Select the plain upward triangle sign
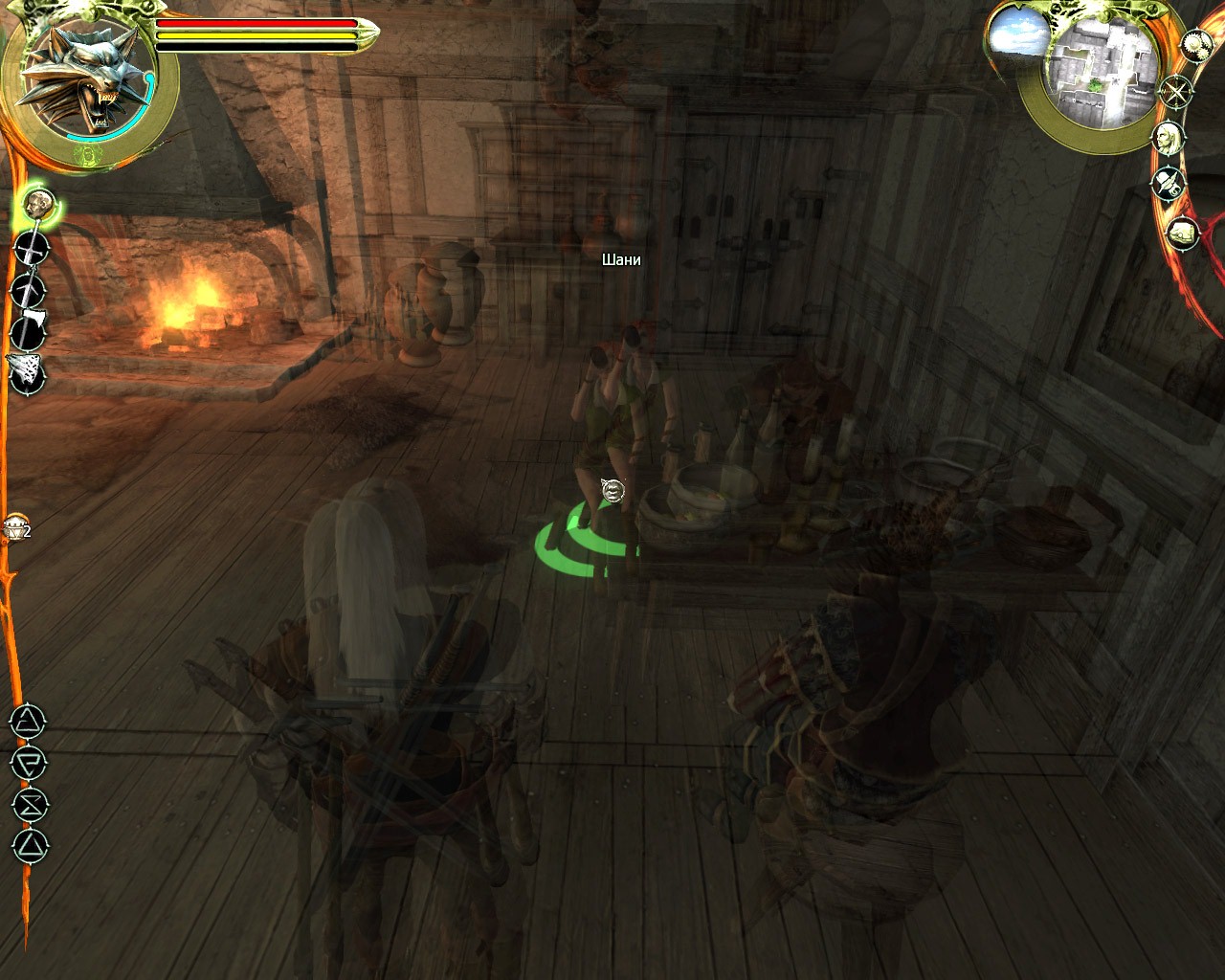 pos(29,846)
